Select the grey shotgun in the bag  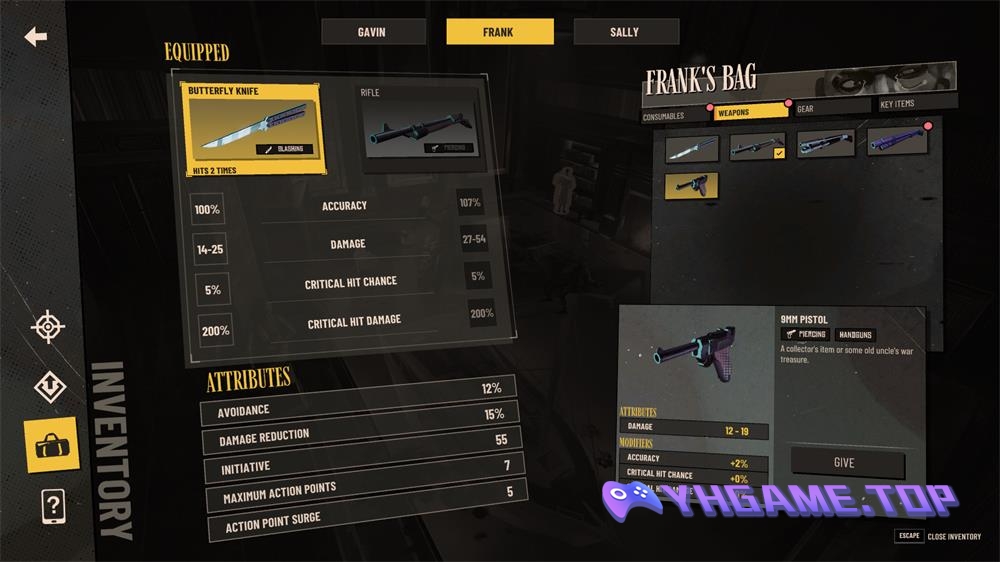[825, 145]
